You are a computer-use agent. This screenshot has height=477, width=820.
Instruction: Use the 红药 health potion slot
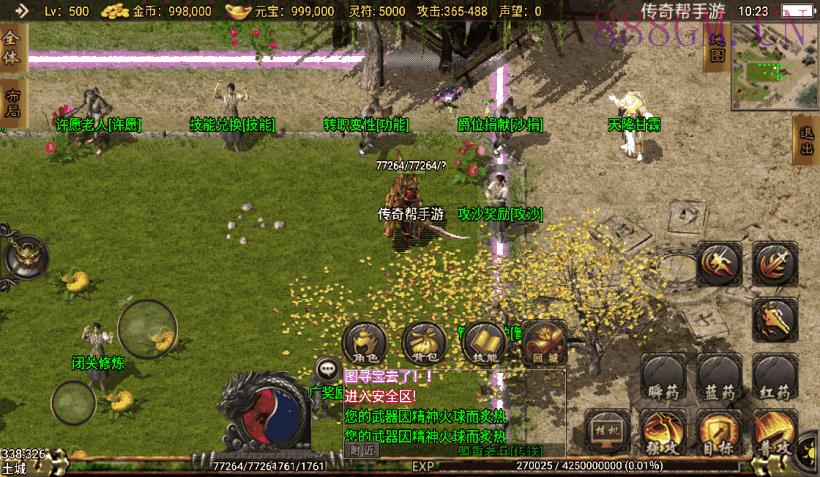click(776, 379)
